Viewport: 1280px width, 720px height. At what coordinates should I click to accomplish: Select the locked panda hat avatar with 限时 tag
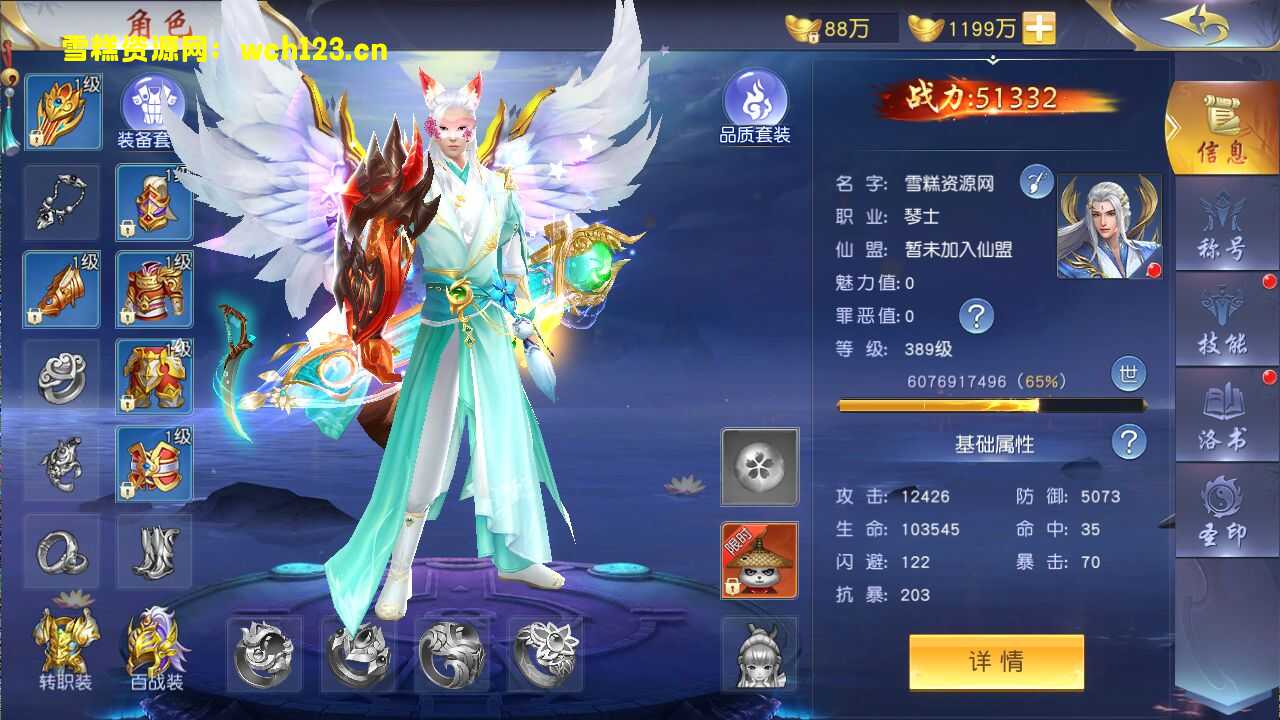(x=758, y=561)
